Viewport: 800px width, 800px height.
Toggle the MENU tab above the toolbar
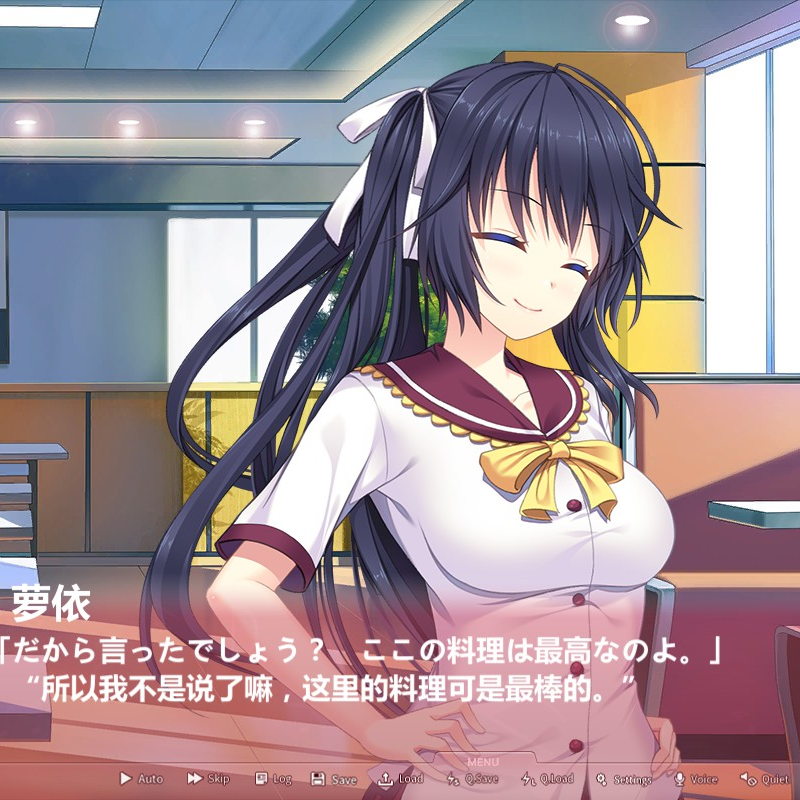click(x=482, y=762)
